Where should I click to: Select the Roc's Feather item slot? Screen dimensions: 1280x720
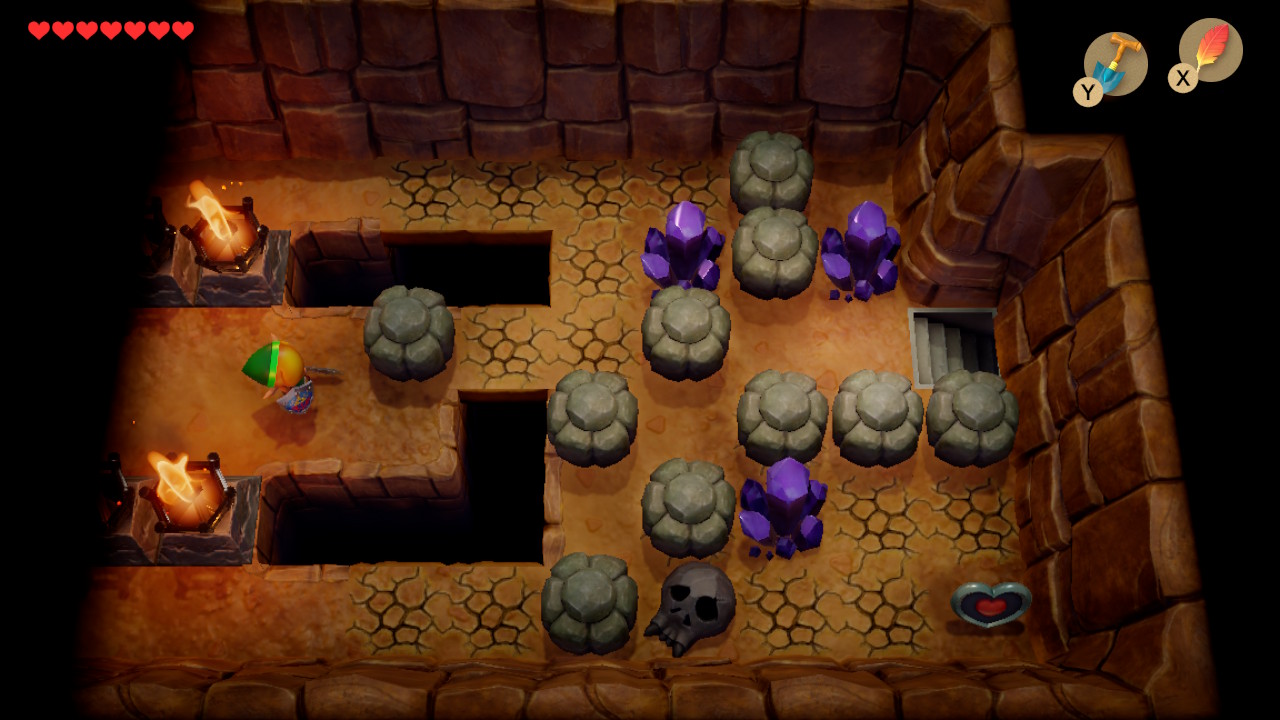tap(1210, 50)
